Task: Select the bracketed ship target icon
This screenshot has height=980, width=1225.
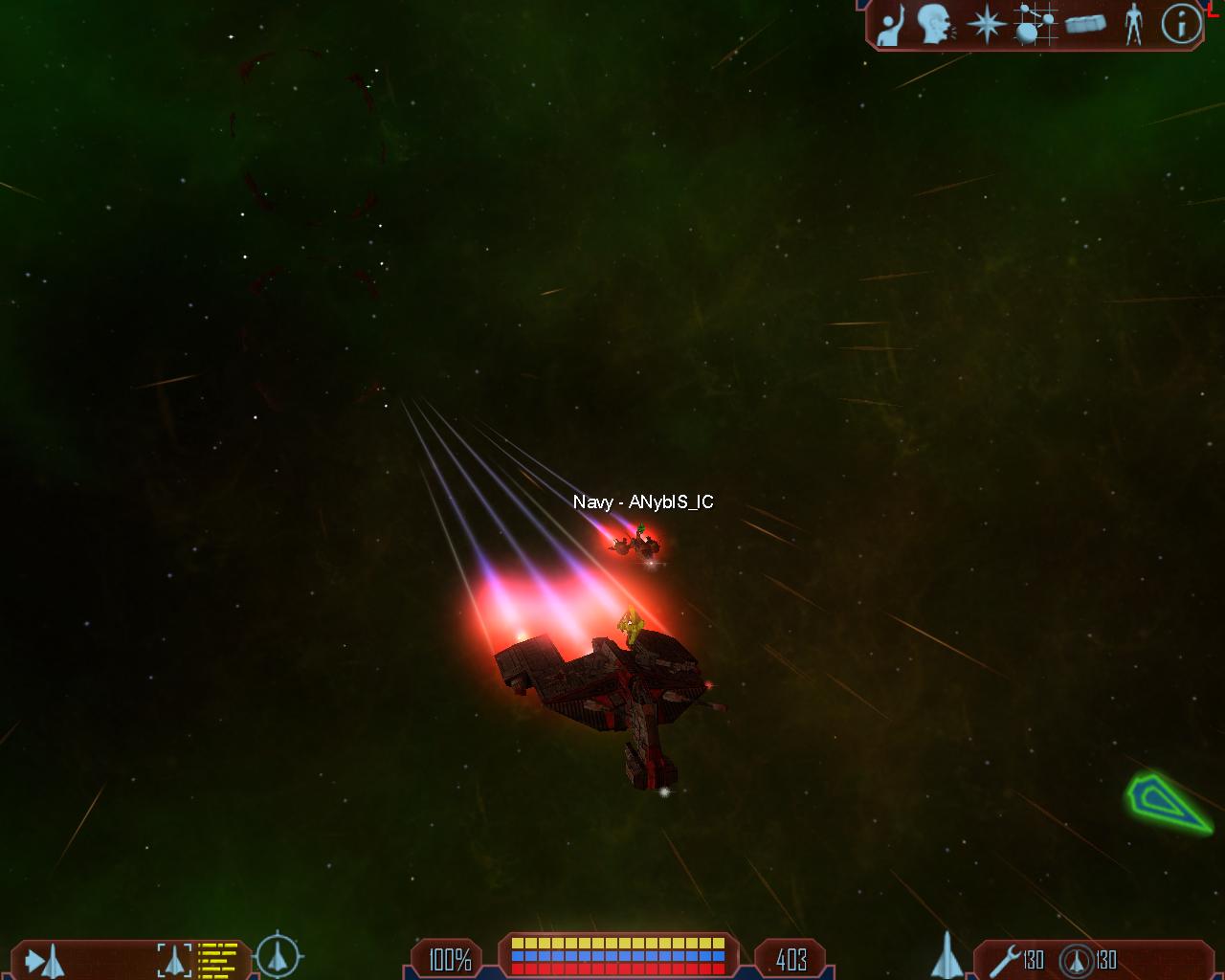Action: [x=174, y=960]
